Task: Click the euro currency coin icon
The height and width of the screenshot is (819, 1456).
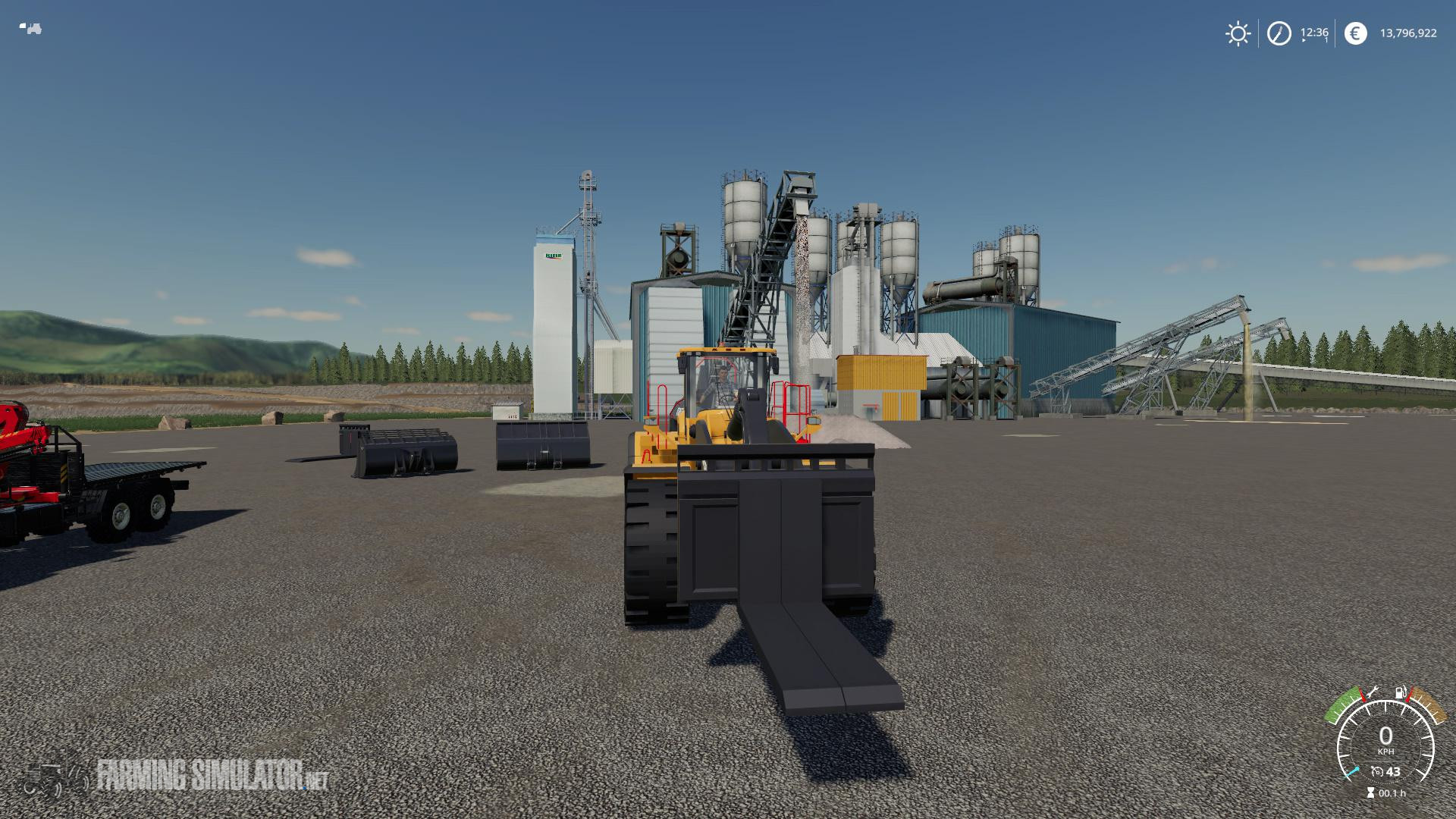Action: coord(1355,33)
